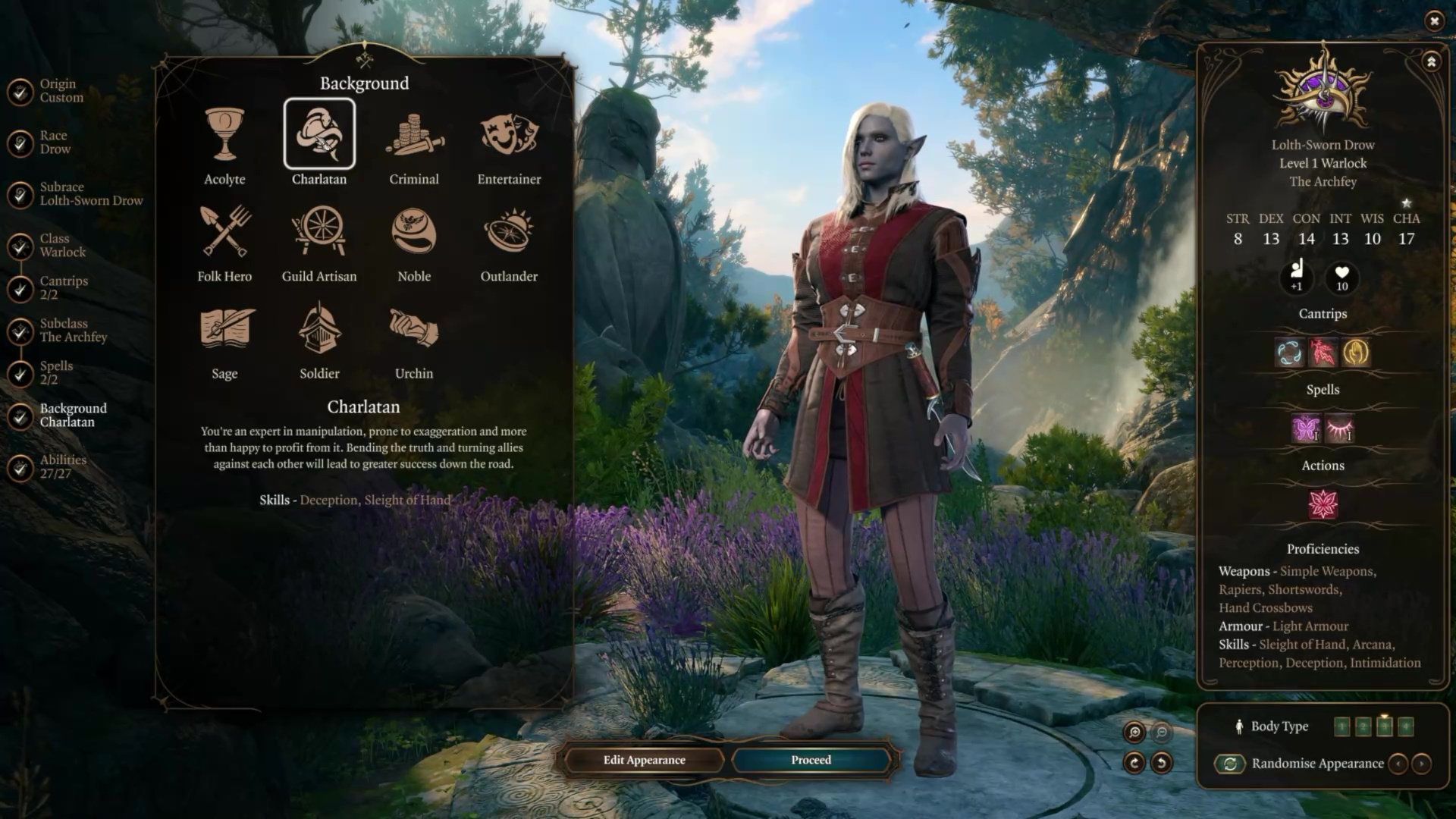Collapse the character summary panel

point(1431,62)
